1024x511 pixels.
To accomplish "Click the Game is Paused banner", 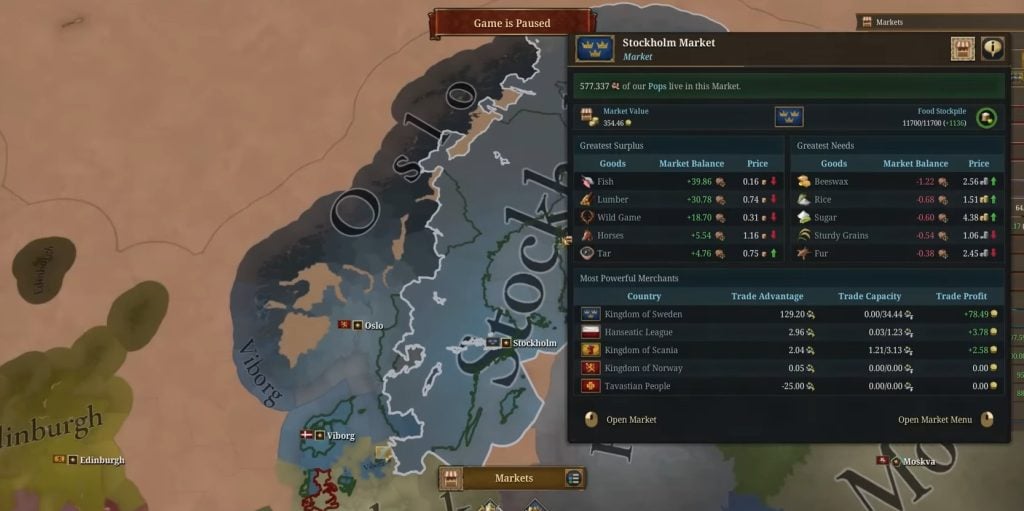I will pyautogui.click(x=512, y=23).
